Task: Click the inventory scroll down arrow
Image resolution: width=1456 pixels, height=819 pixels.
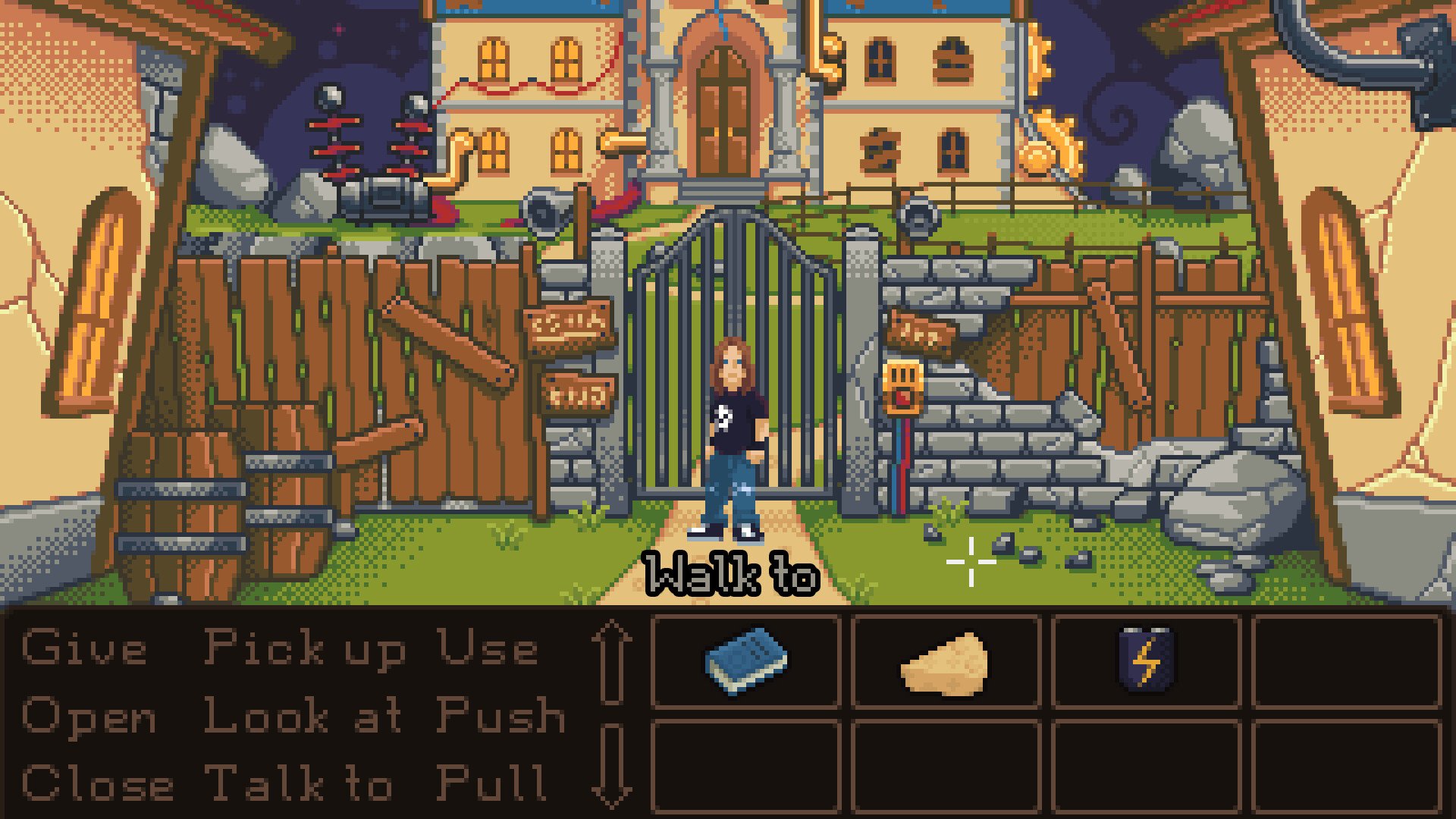Action: pyautogui.click(x=613, y=764)
